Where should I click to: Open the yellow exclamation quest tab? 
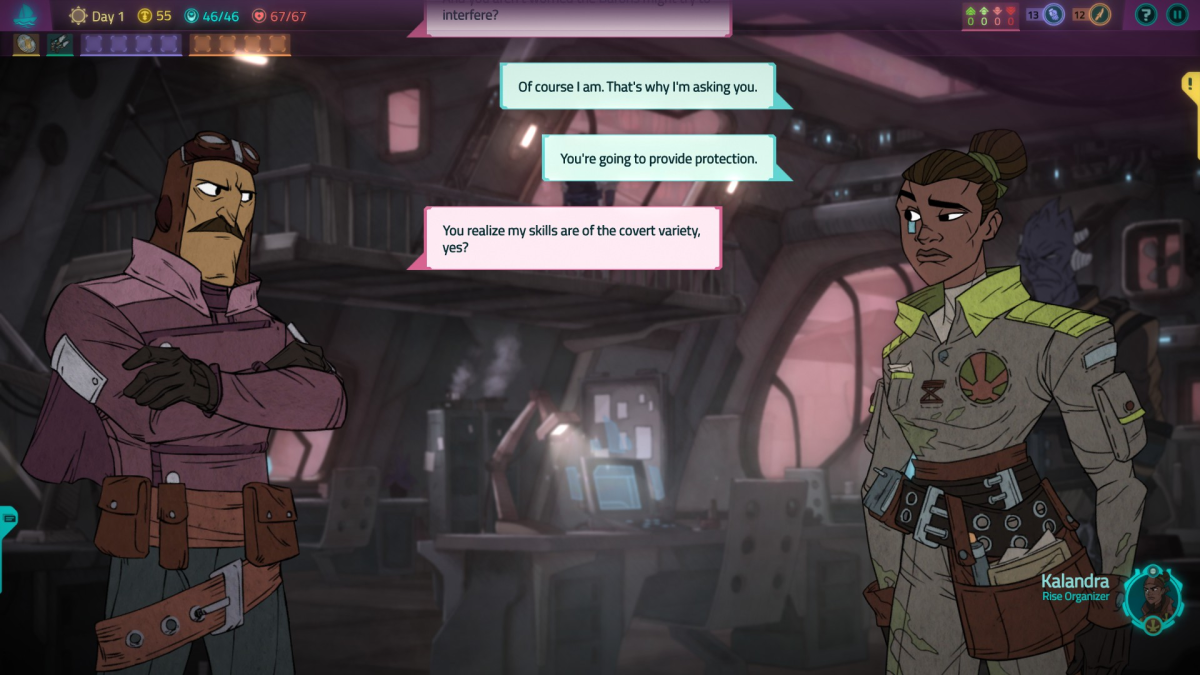pos(1191,87)
